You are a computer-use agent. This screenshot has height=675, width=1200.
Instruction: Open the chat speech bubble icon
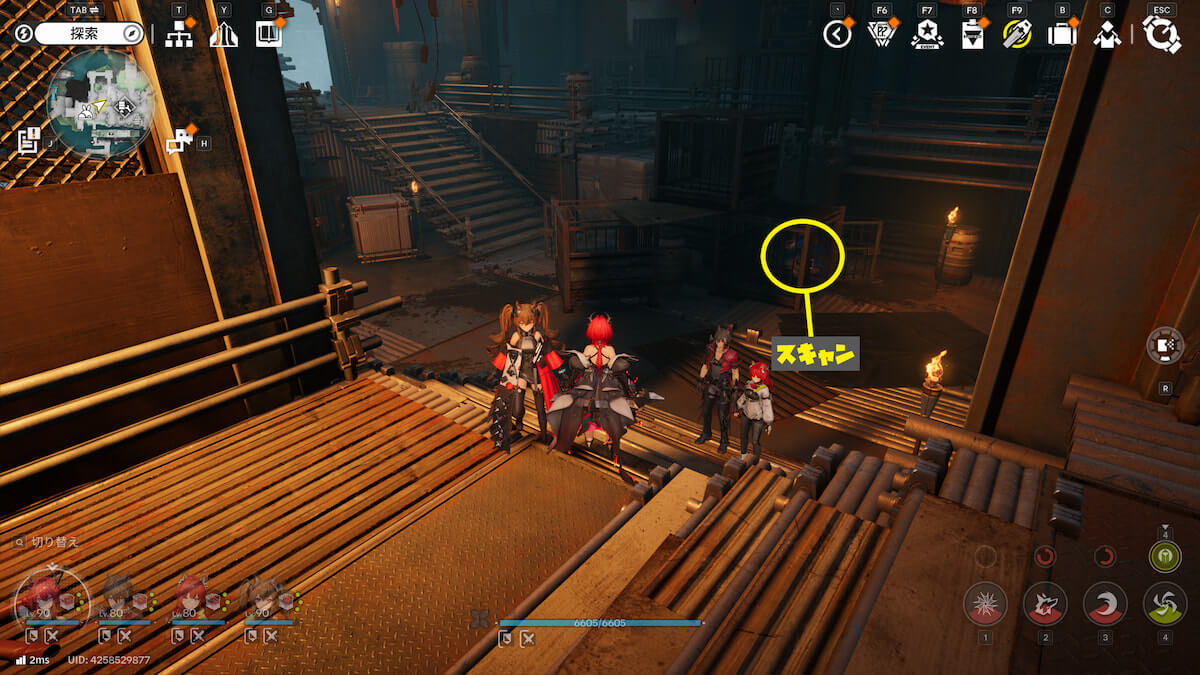point(178,142)
